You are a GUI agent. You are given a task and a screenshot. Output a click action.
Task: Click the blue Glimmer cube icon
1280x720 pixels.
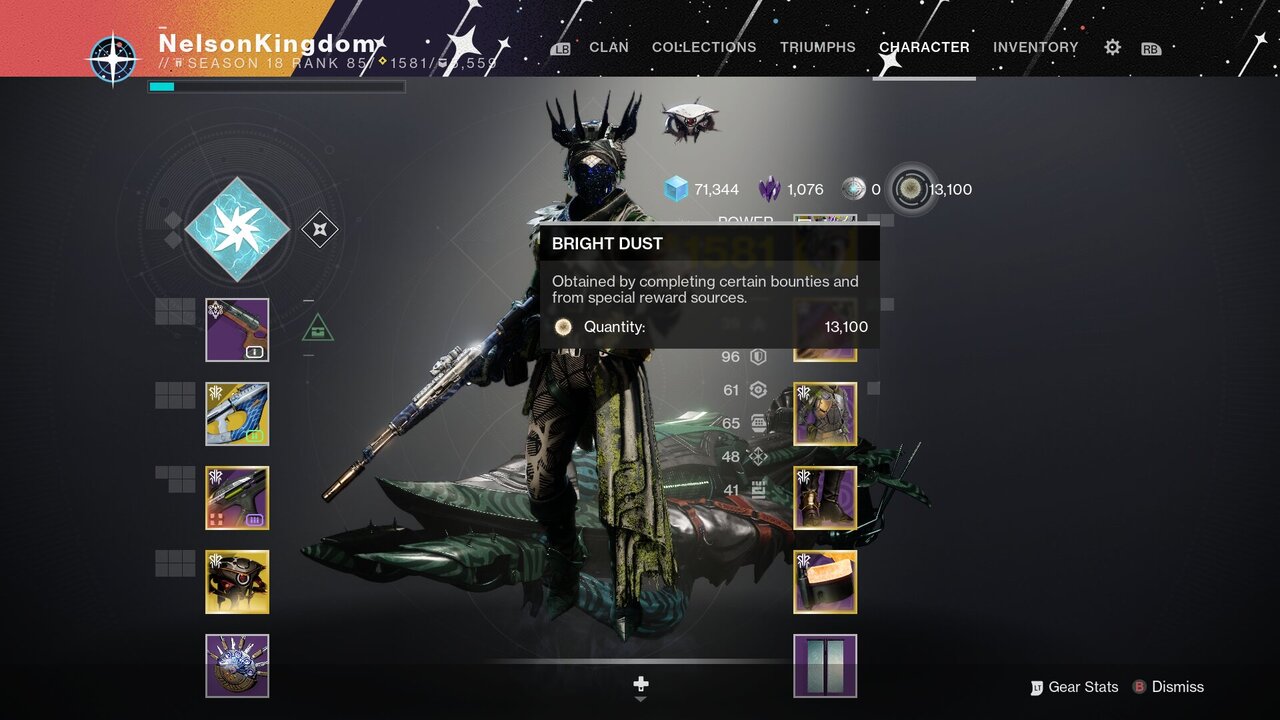point(677,189)
